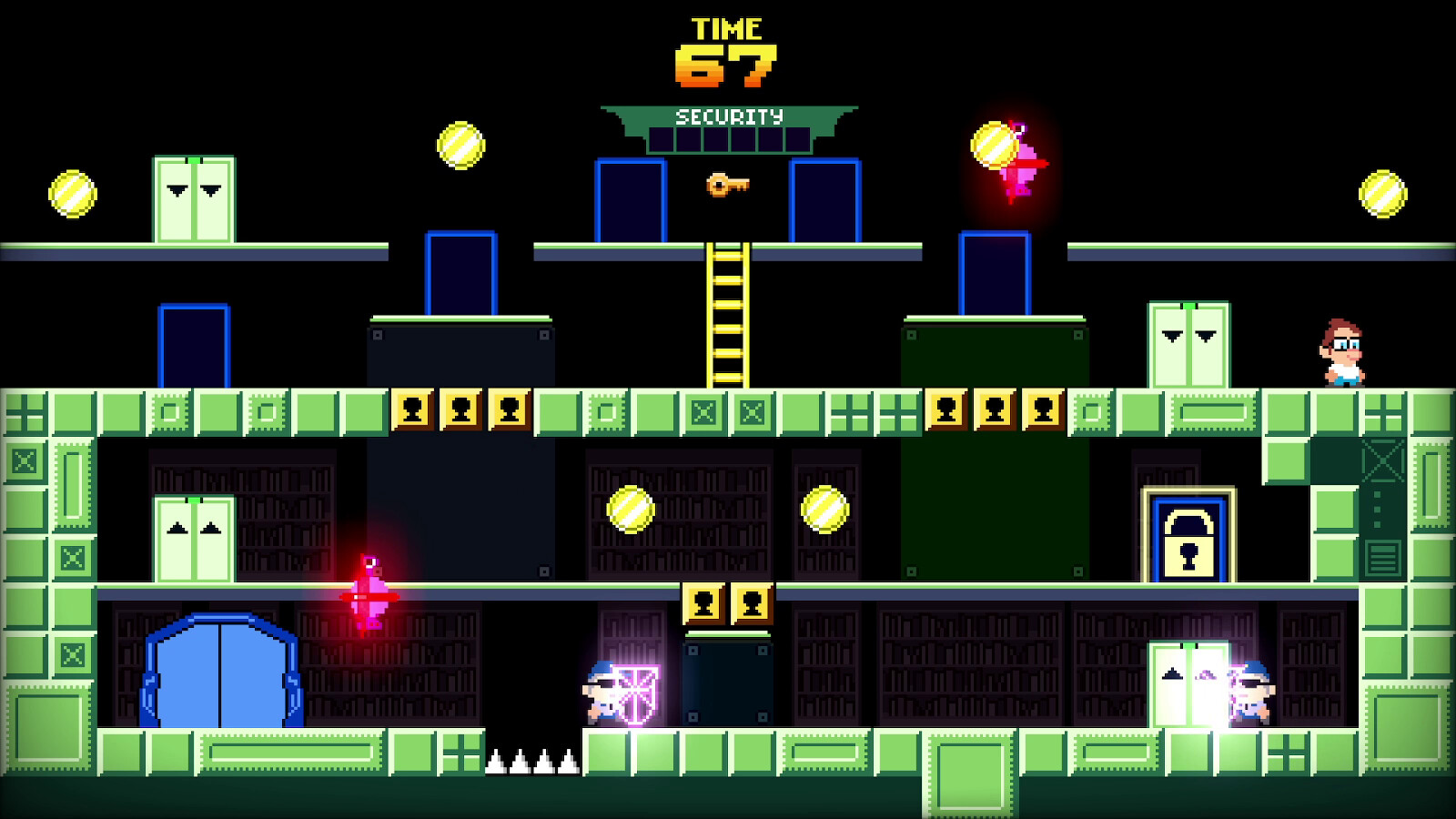Pick up the coin at the far top-right
This screenshot has width=1456, height=819.
tap(1381, 194)
